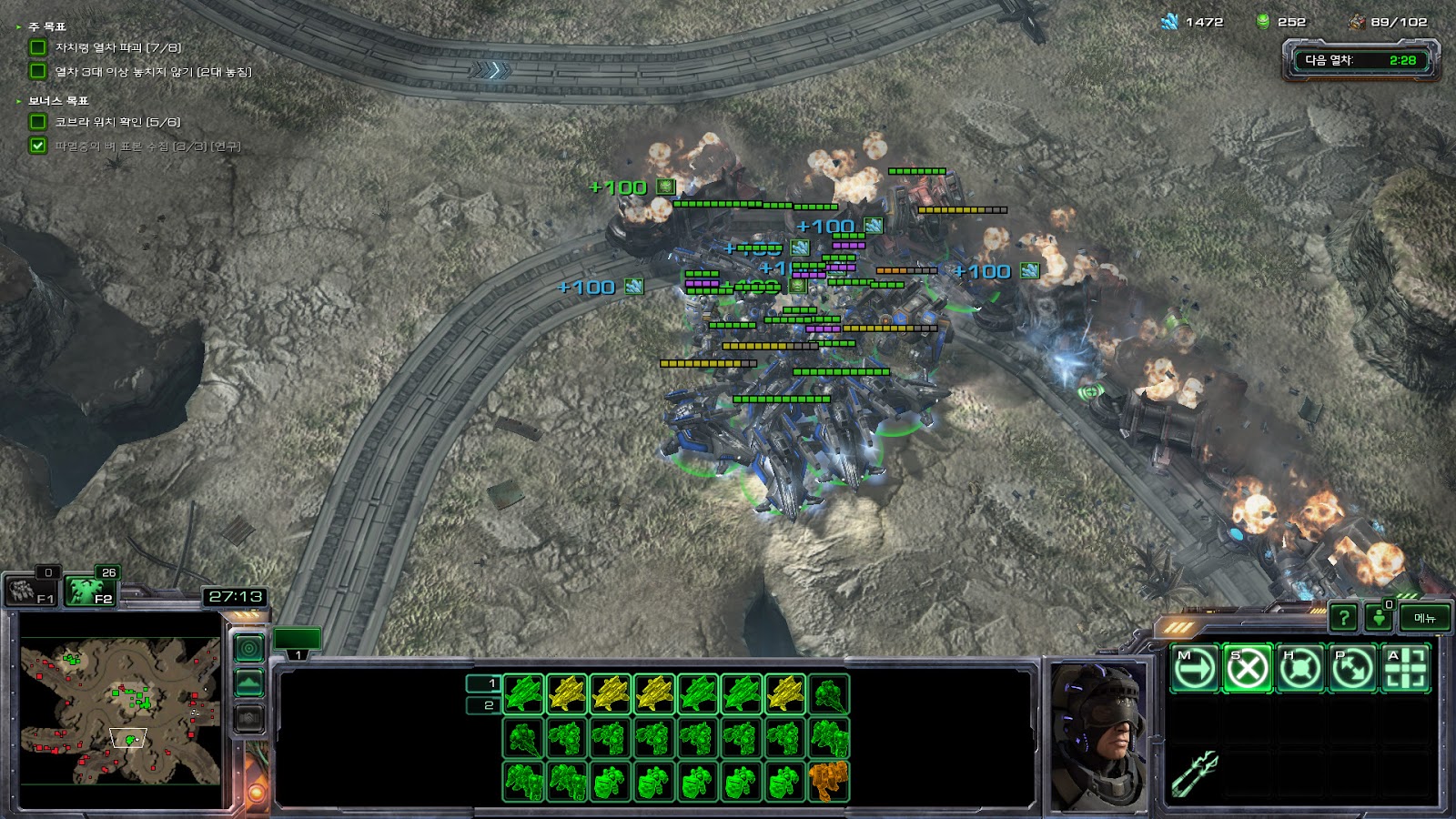Toggle the minimap terrain display button

pyautogui.click(x=249, y=682)
